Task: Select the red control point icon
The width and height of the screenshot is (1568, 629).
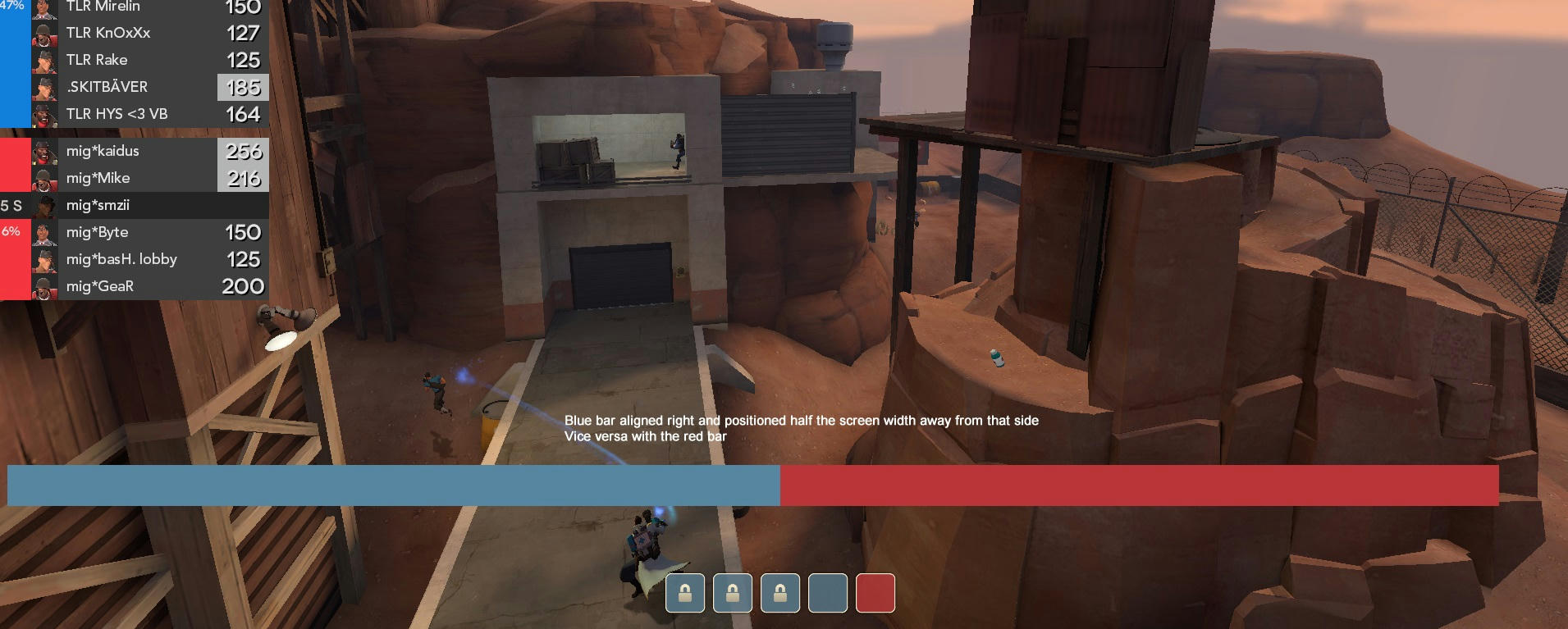Action: pyautogui.click(x=875, y=593)
